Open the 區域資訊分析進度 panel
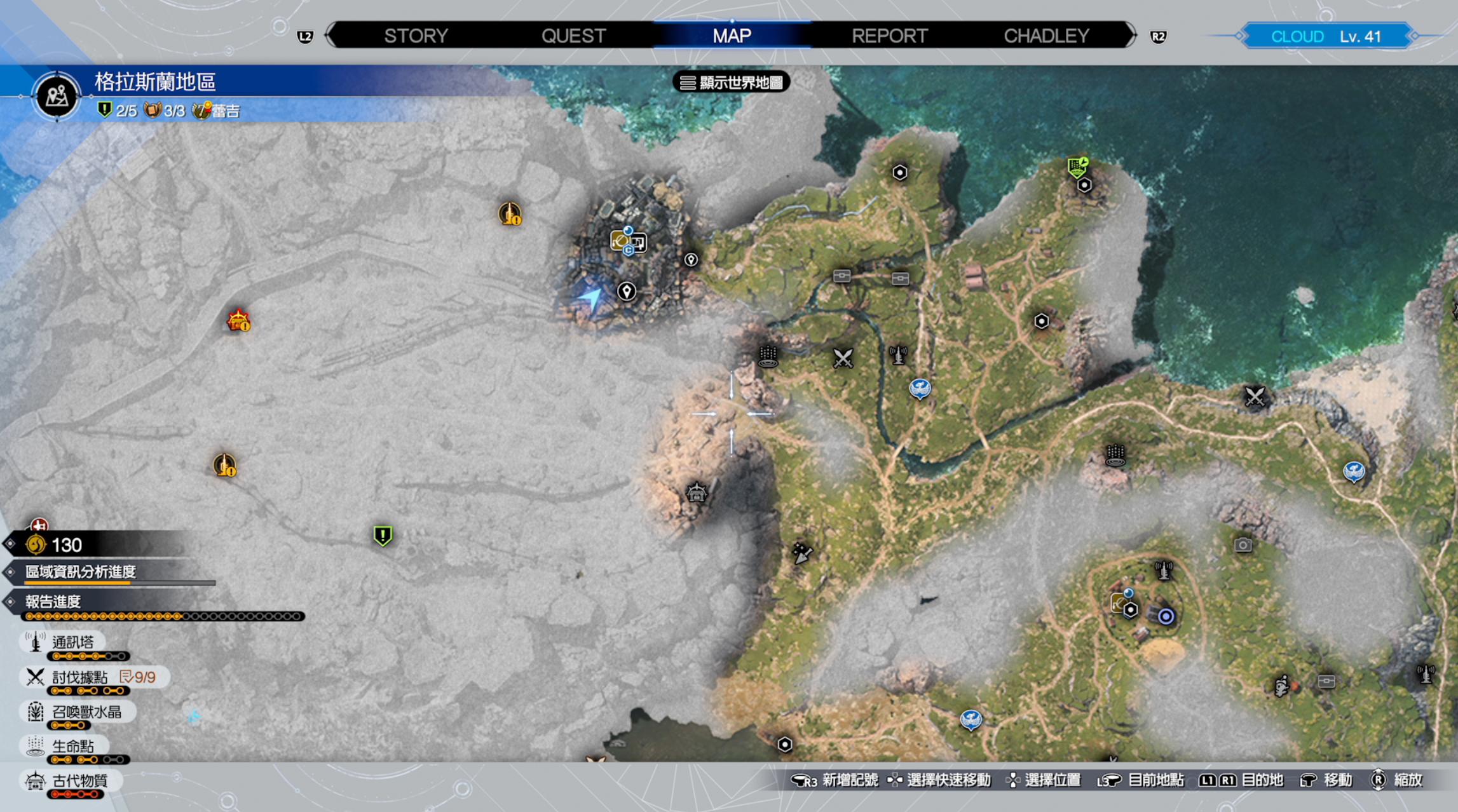Screen dimensions: 1458x812 (81, 572)
